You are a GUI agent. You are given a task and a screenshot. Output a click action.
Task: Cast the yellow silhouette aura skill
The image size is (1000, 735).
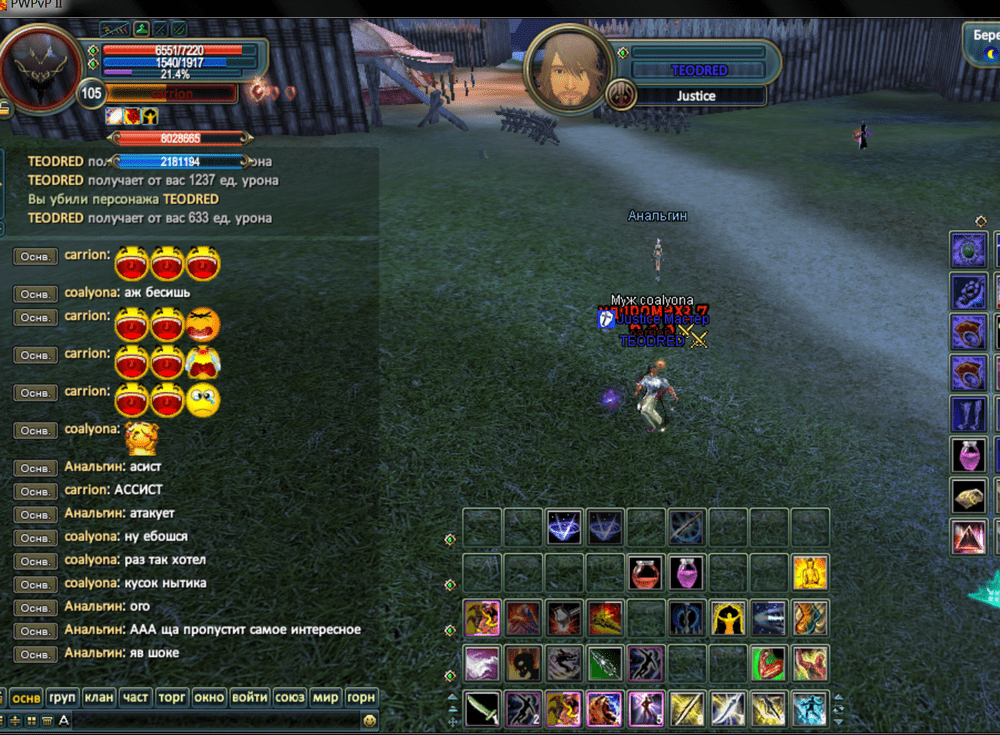(x=728, y=618)
